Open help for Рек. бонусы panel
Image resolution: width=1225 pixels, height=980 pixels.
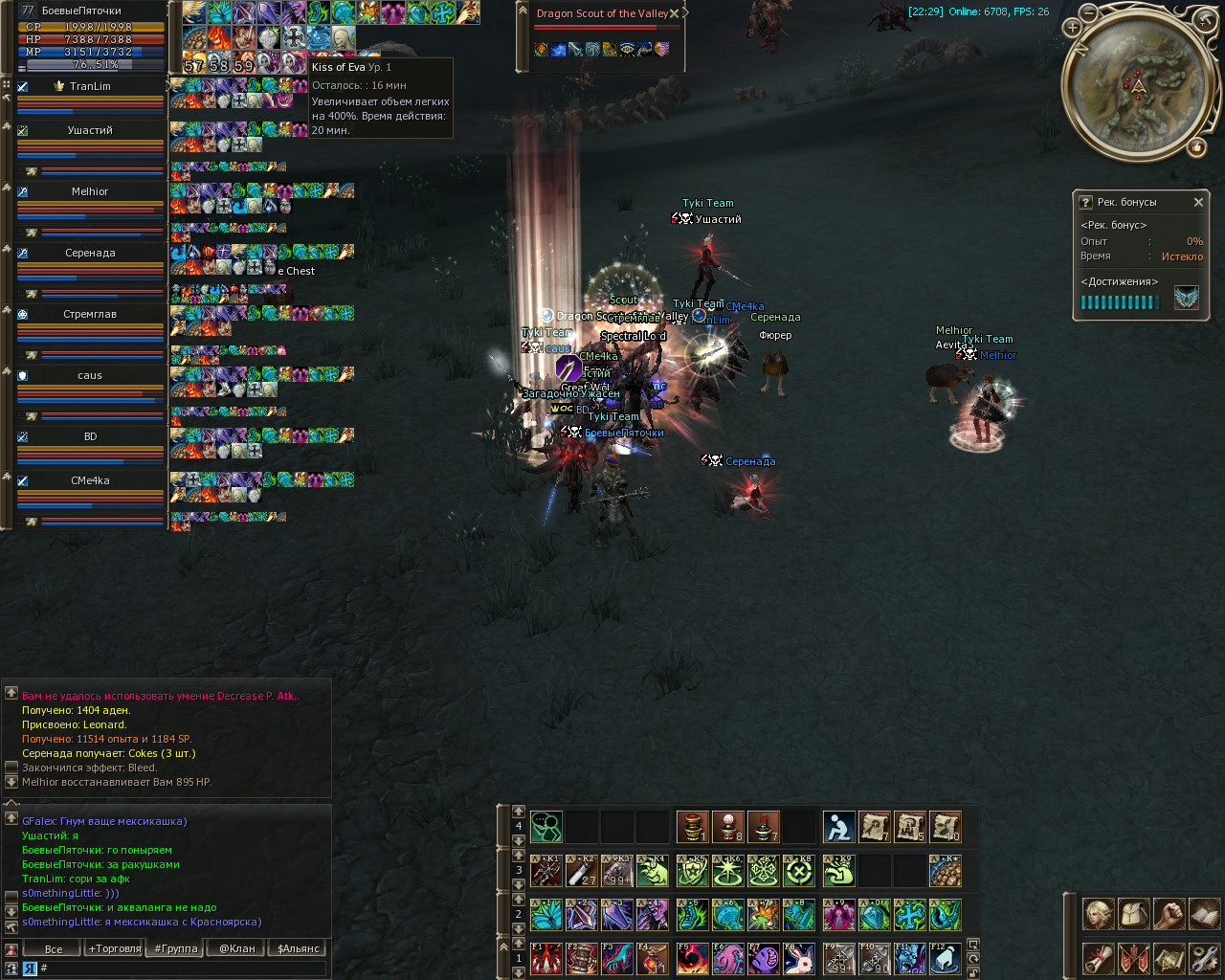1085,202
